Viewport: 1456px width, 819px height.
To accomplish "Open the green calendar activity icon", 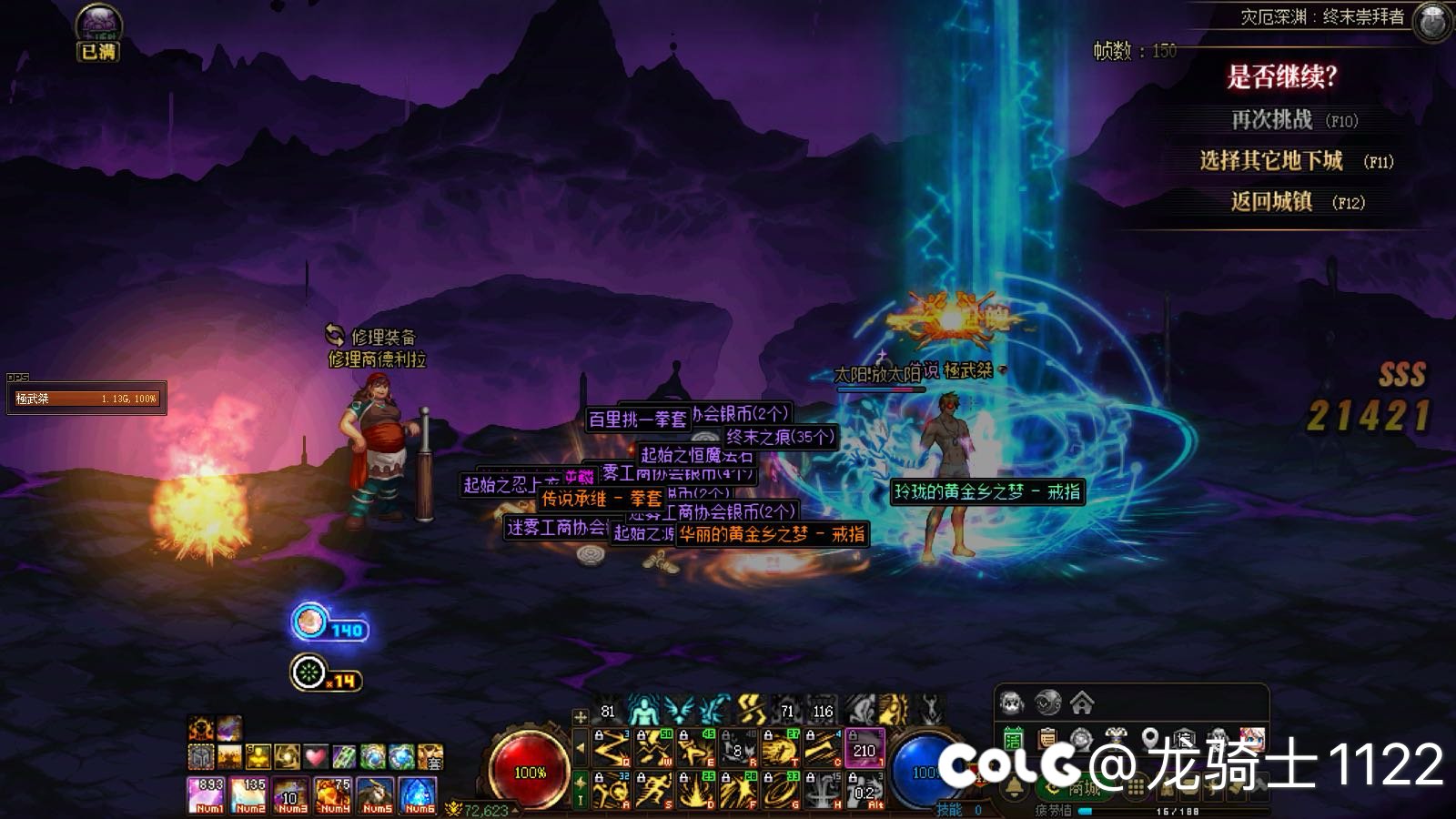I will [x=1013, y=739].
